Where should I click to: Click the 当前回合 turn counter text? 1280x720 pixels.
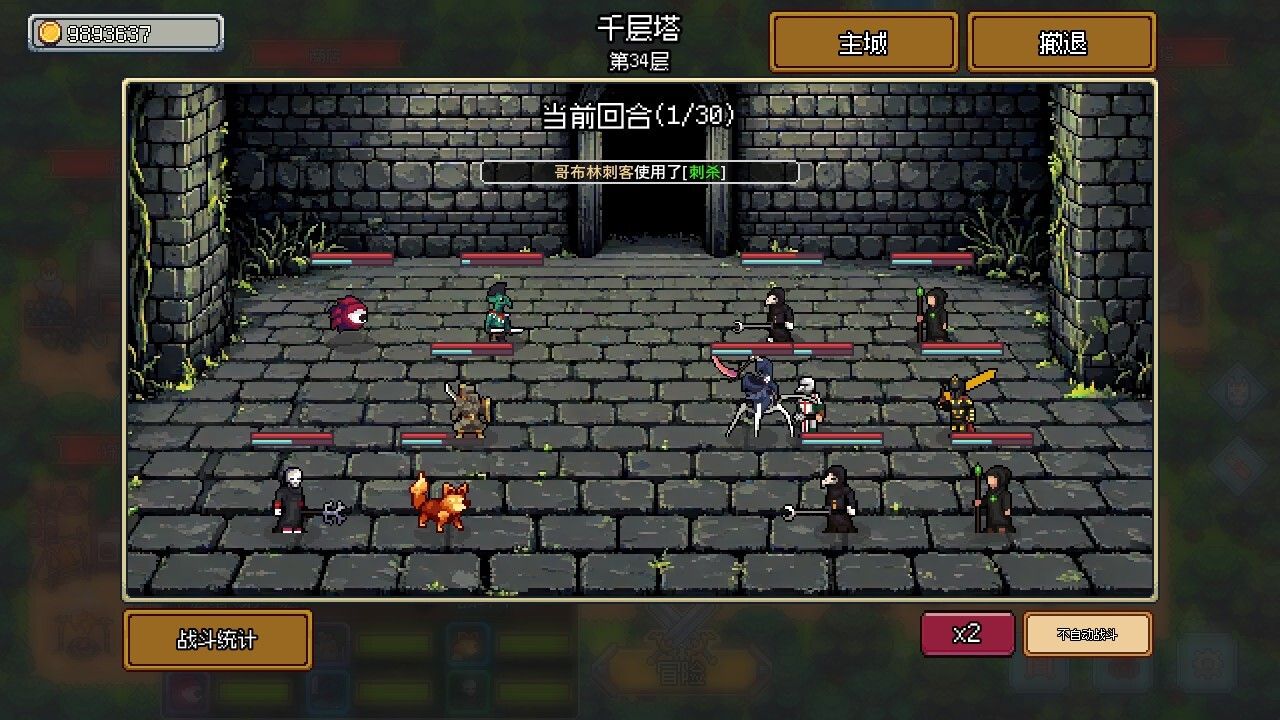click(639, 114)
